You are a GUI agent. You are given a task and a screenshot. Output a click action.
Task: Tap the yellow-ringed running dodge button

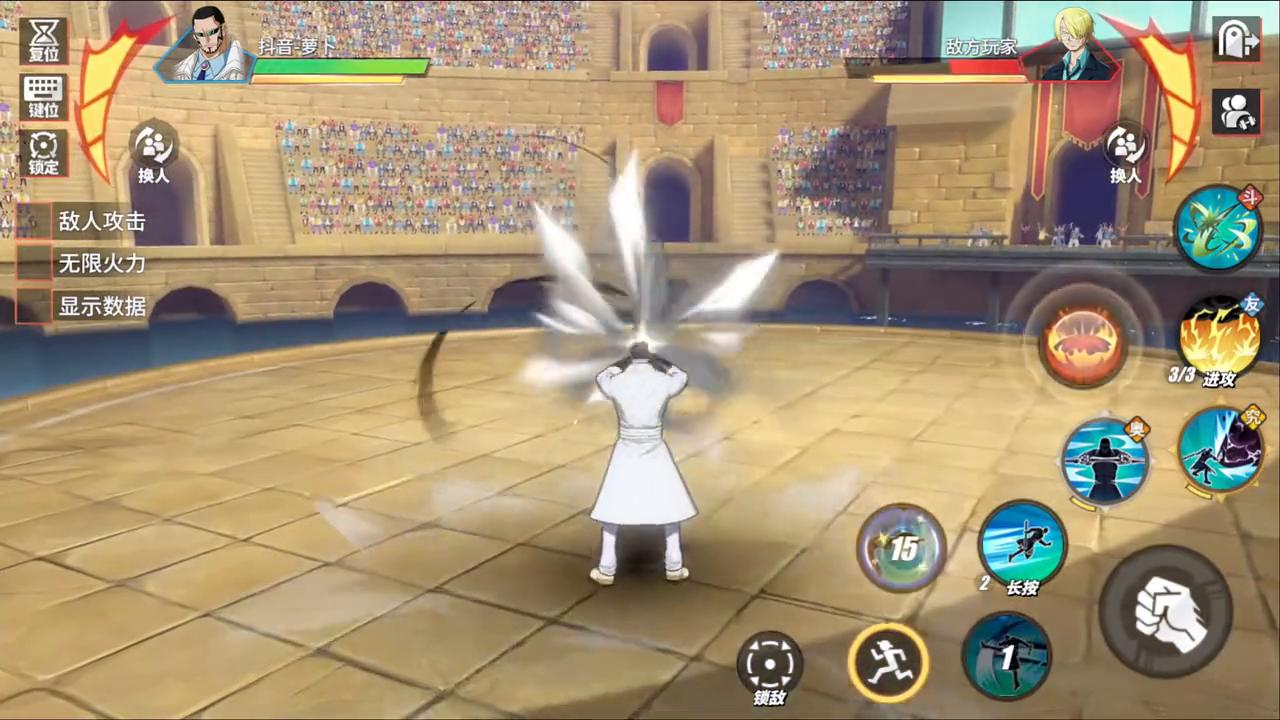tap(888, 661)
